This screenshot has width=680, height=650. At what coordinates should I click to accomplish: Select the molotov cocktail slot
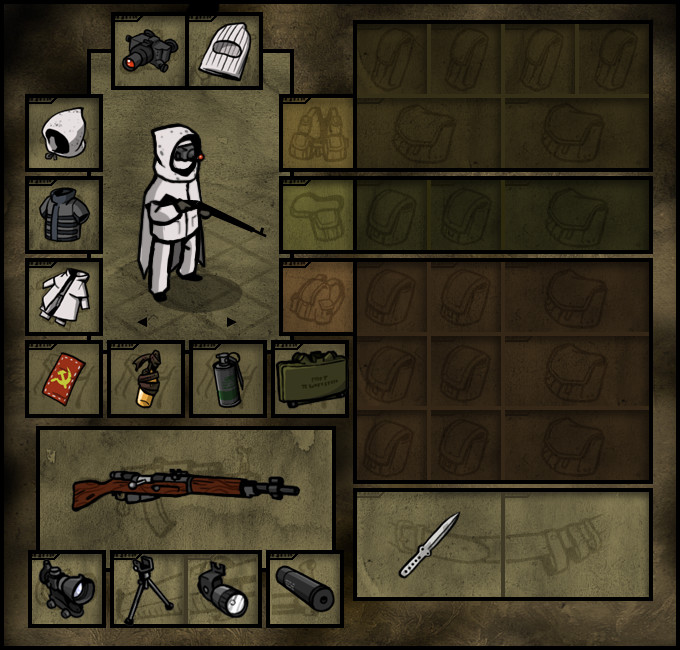click(x=146, y=379)
